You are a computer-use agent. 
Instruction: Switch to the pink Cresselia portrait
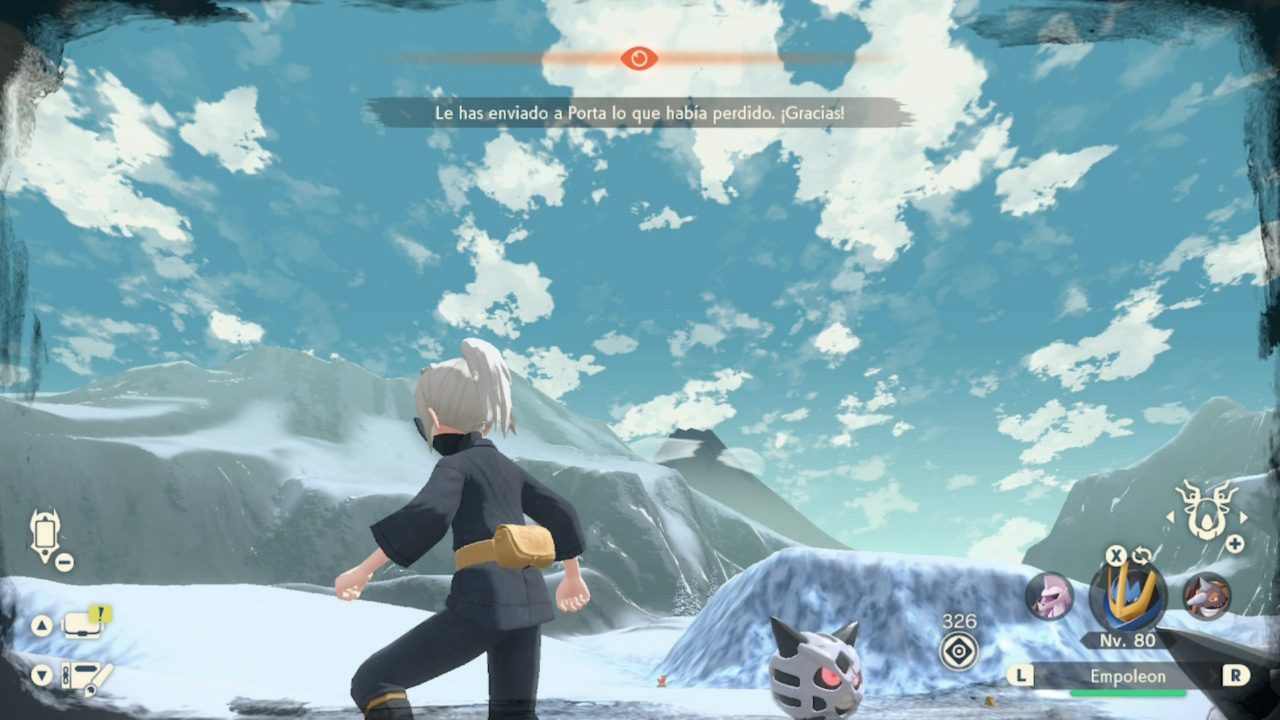[x=1049, y=596]
